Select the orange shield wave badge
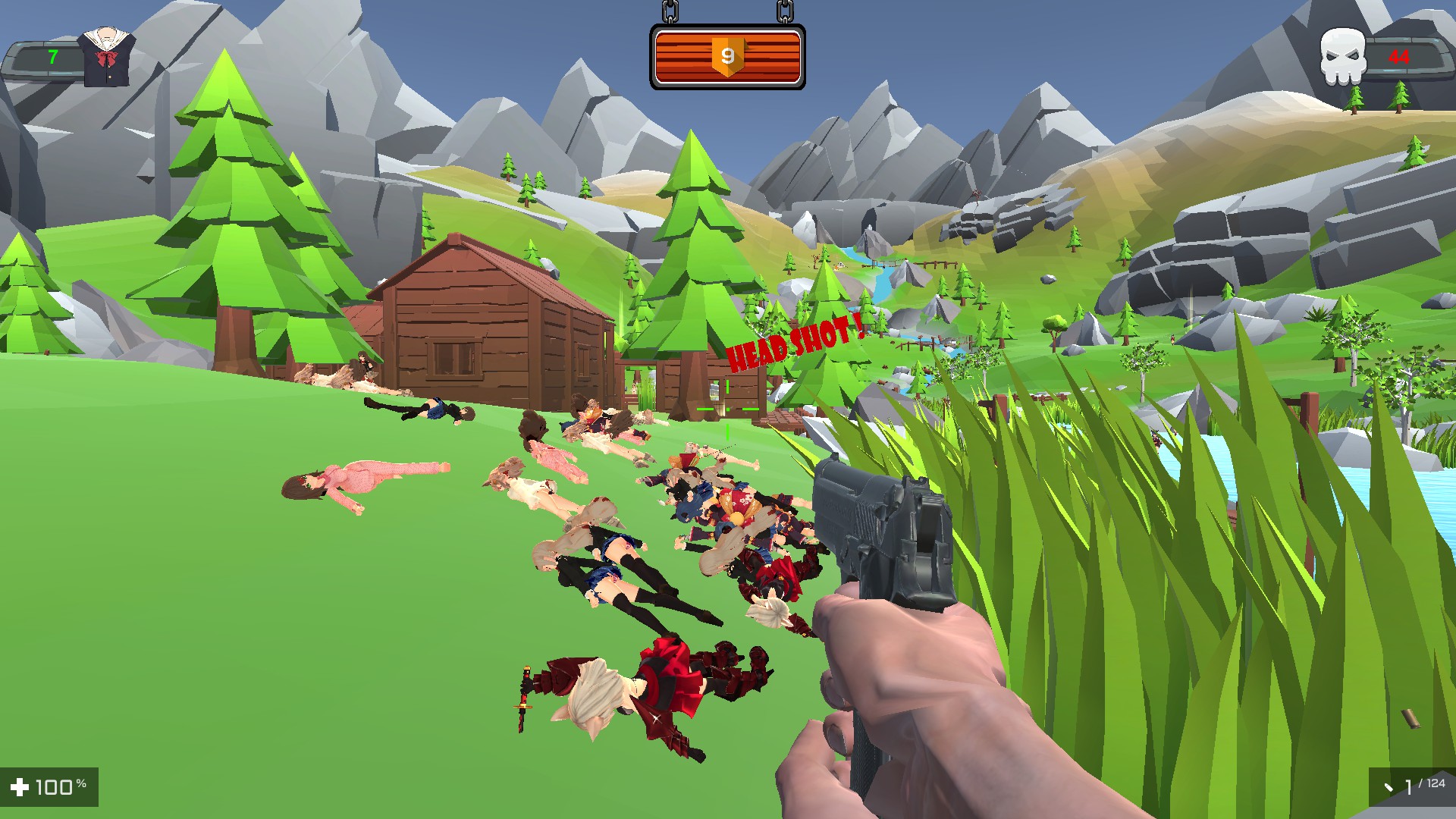The width and height of the screenshot is (1456, 819). pos(726,57)
